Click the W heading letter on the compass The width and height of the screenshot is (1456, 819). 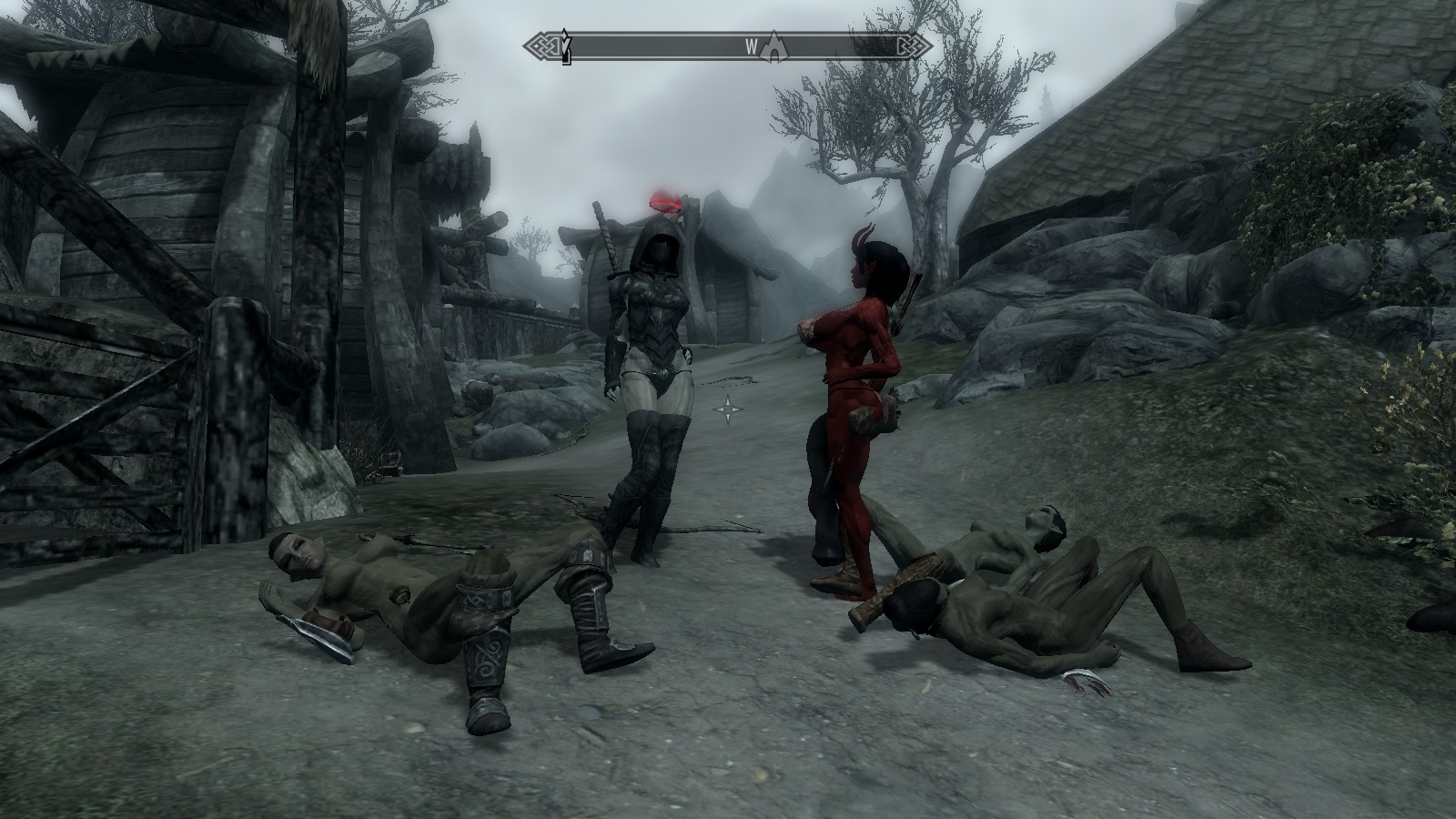[x=752, y=46]
